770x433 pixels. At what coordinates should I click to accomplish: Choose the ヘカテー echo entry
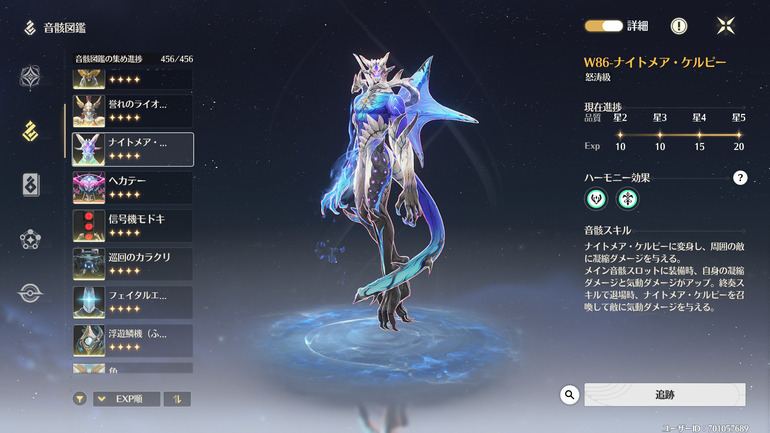pyautogui.click(x=132, y=187)
